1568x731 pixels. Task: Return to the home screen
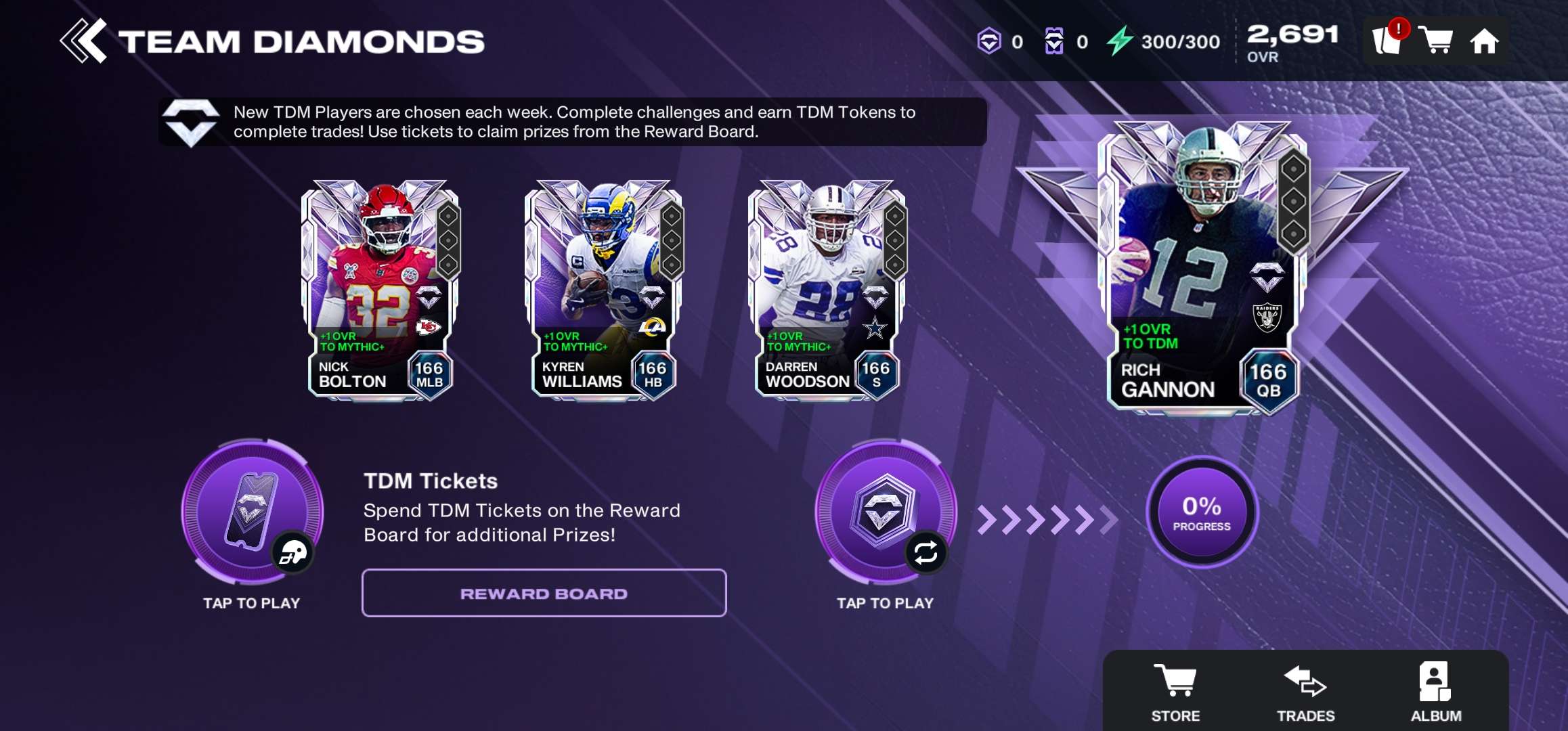pyautogui.click(x=1484, y=41)
